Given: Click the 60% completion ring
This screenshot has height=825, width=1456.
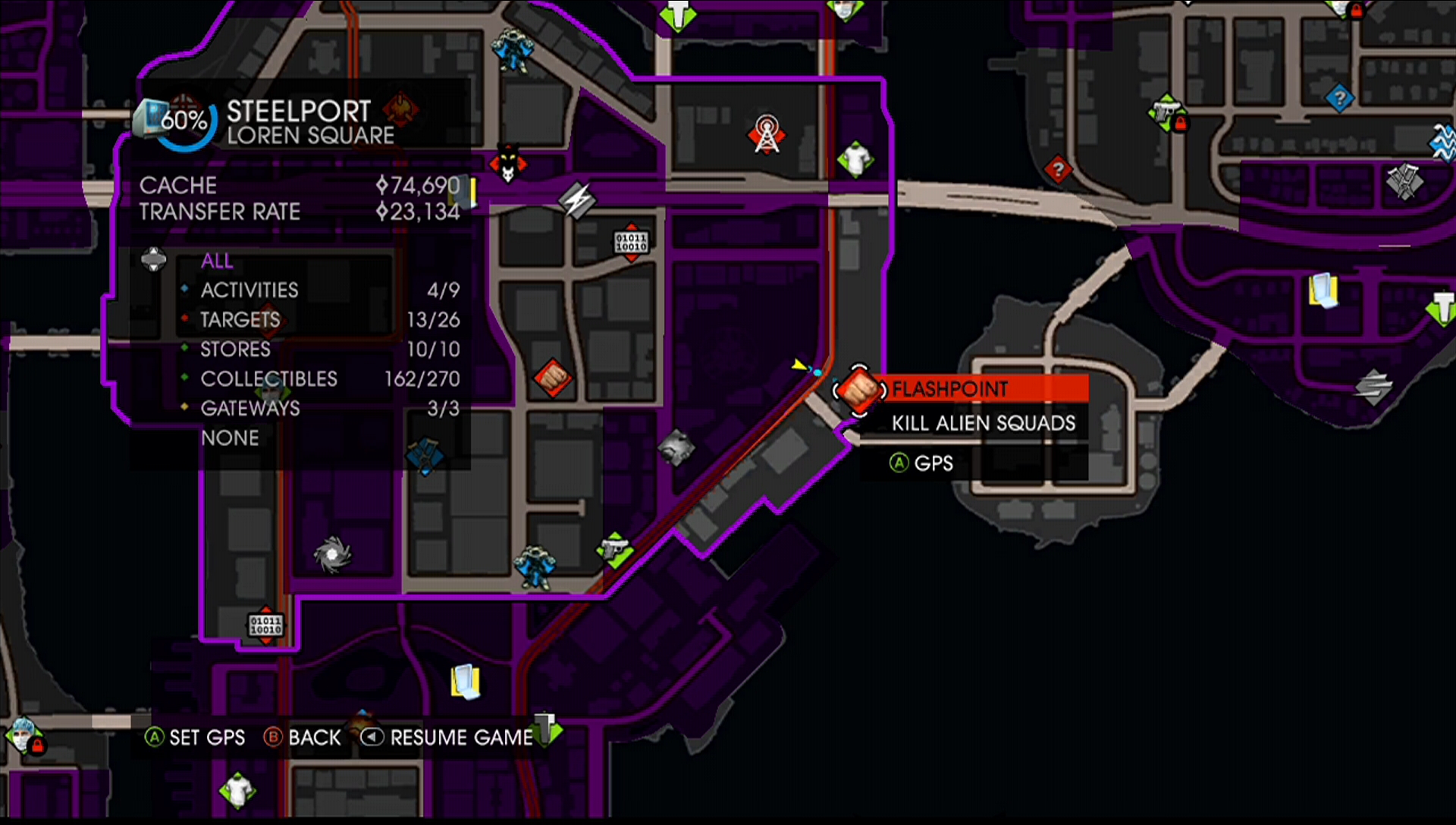Looking at the screenshot, I should coord(184,118).
